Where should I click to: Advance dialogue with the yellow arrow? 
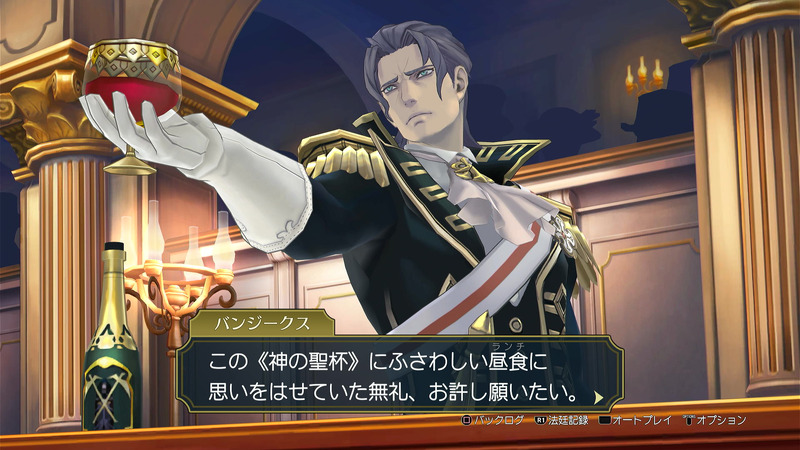598,396
